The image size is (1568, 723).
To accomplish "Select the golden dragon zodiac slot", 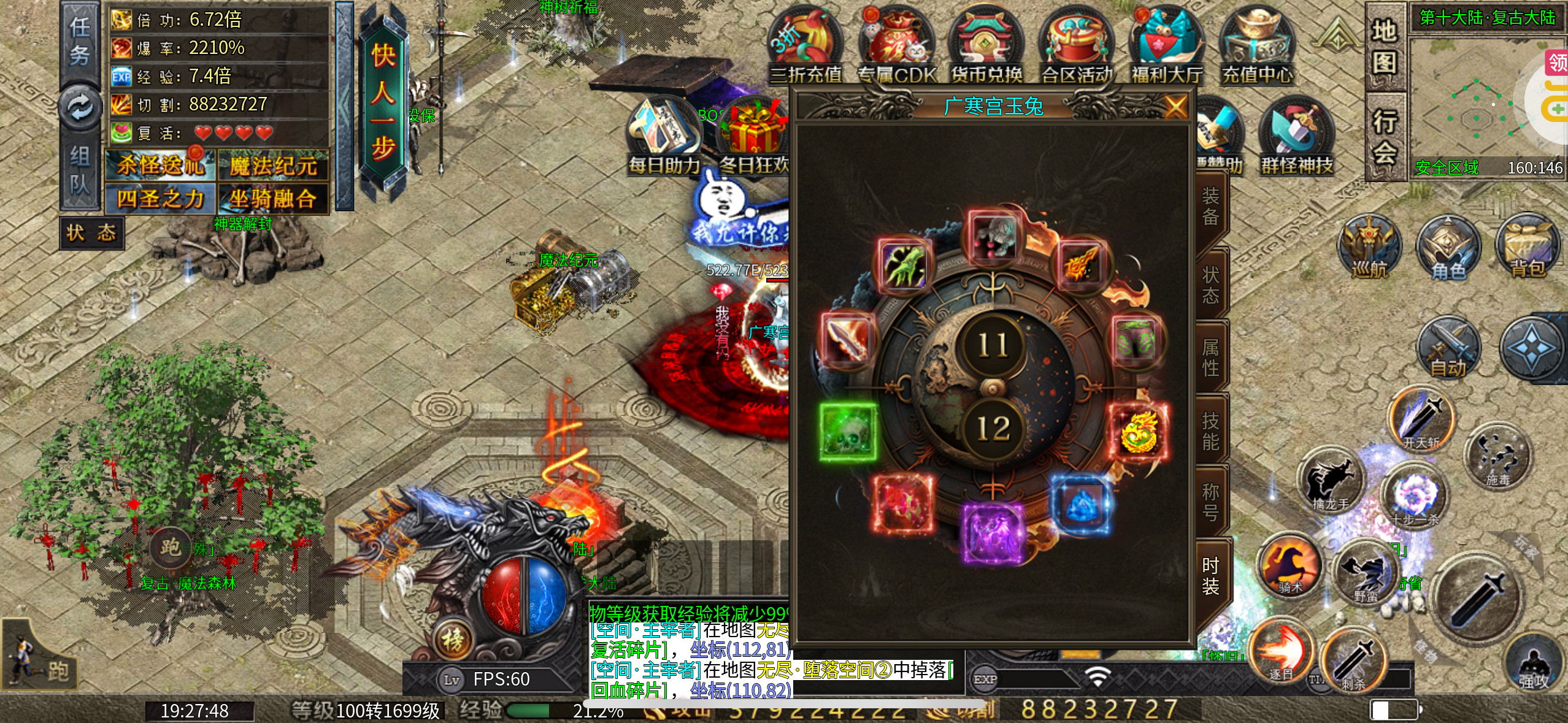I will (1139, 431).
